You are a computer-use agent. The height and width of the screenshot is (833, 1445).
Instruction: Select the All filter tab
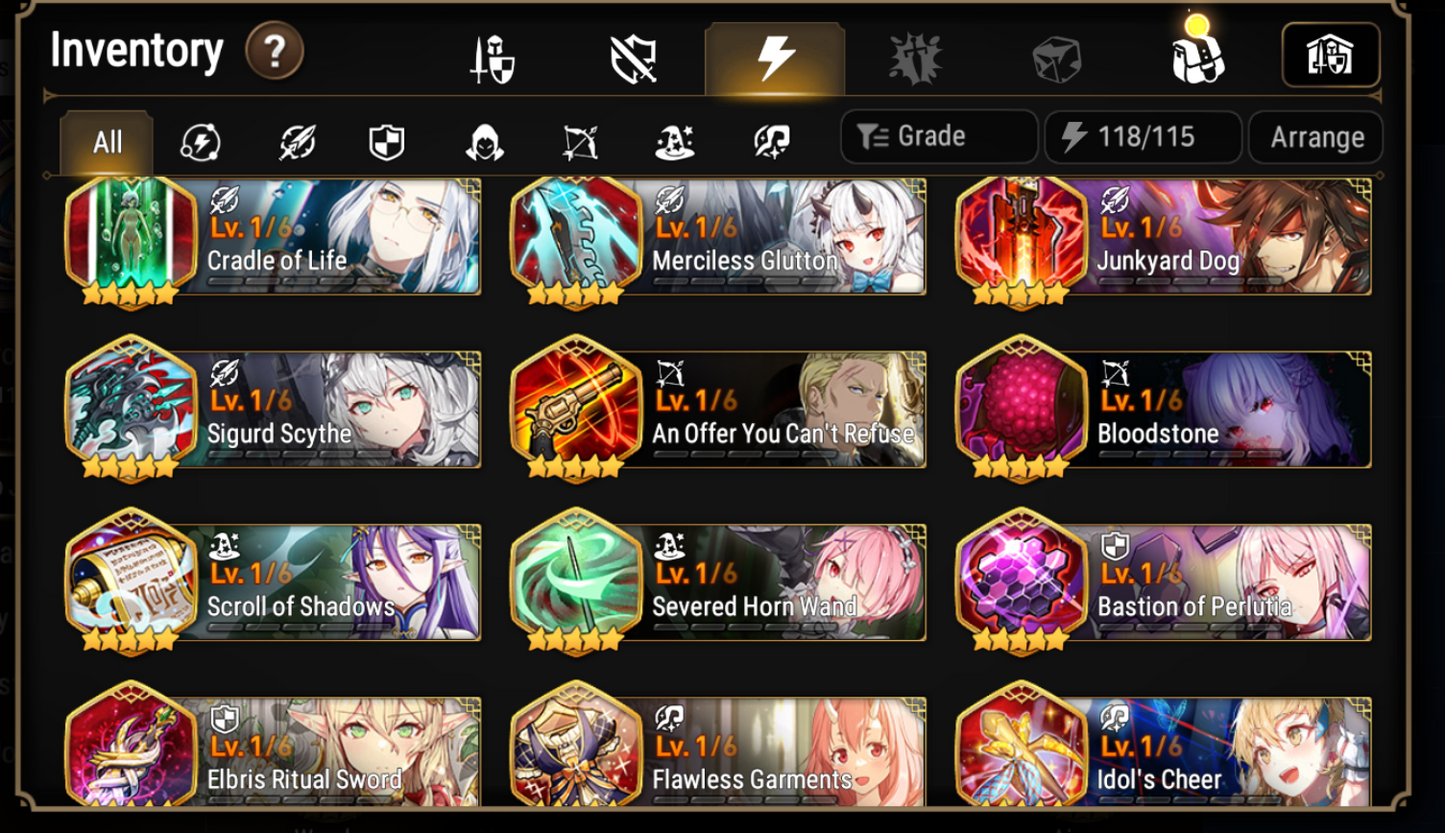point(105,142)
